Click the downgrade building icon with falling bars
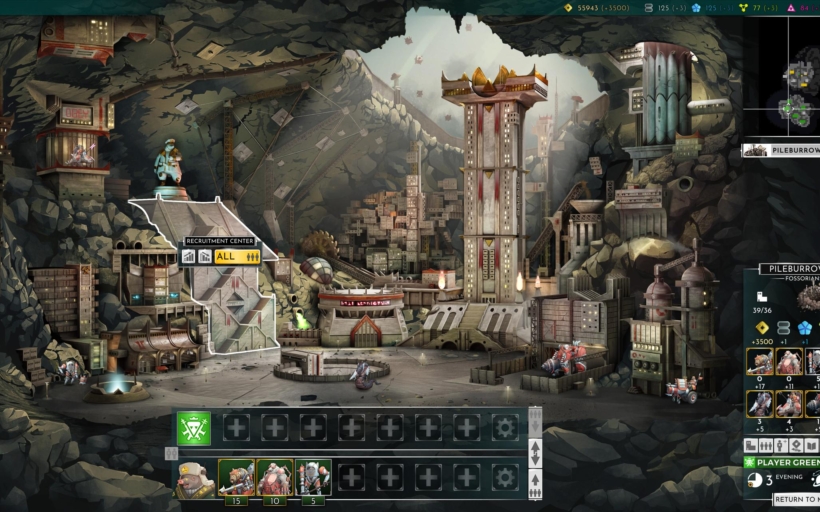The height and width of the screenshot is (512, 820). [204, 257]
